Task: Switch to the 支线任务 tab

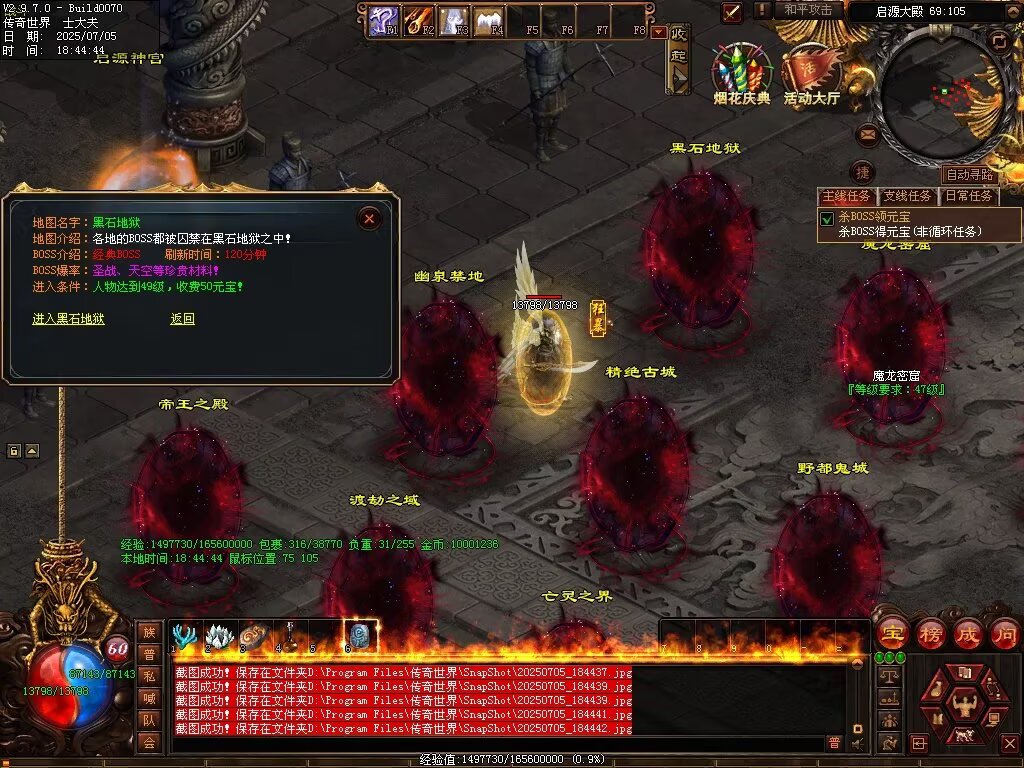Action: 907,196
